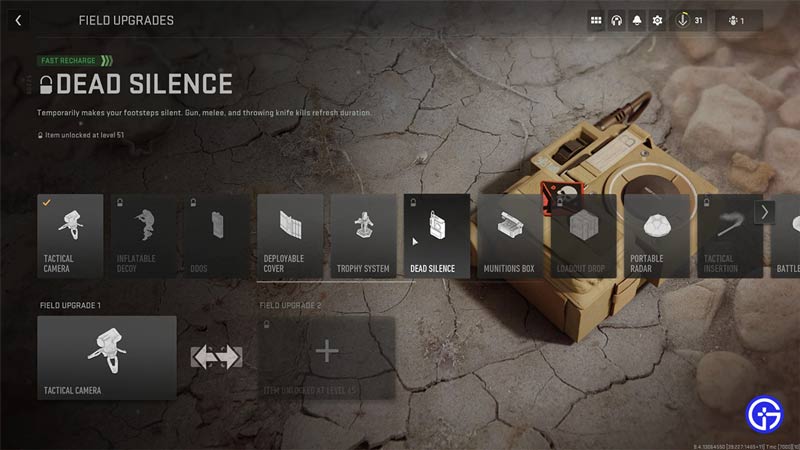Click the locked Field Upgrade 2 slot
Screen dimensions: 800x450
327,357
